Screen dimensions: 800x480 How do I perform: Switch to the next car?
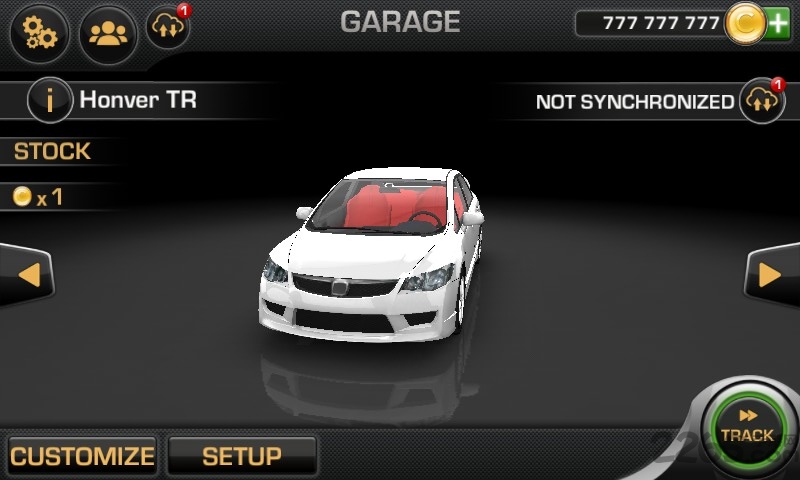coord(771,273)
